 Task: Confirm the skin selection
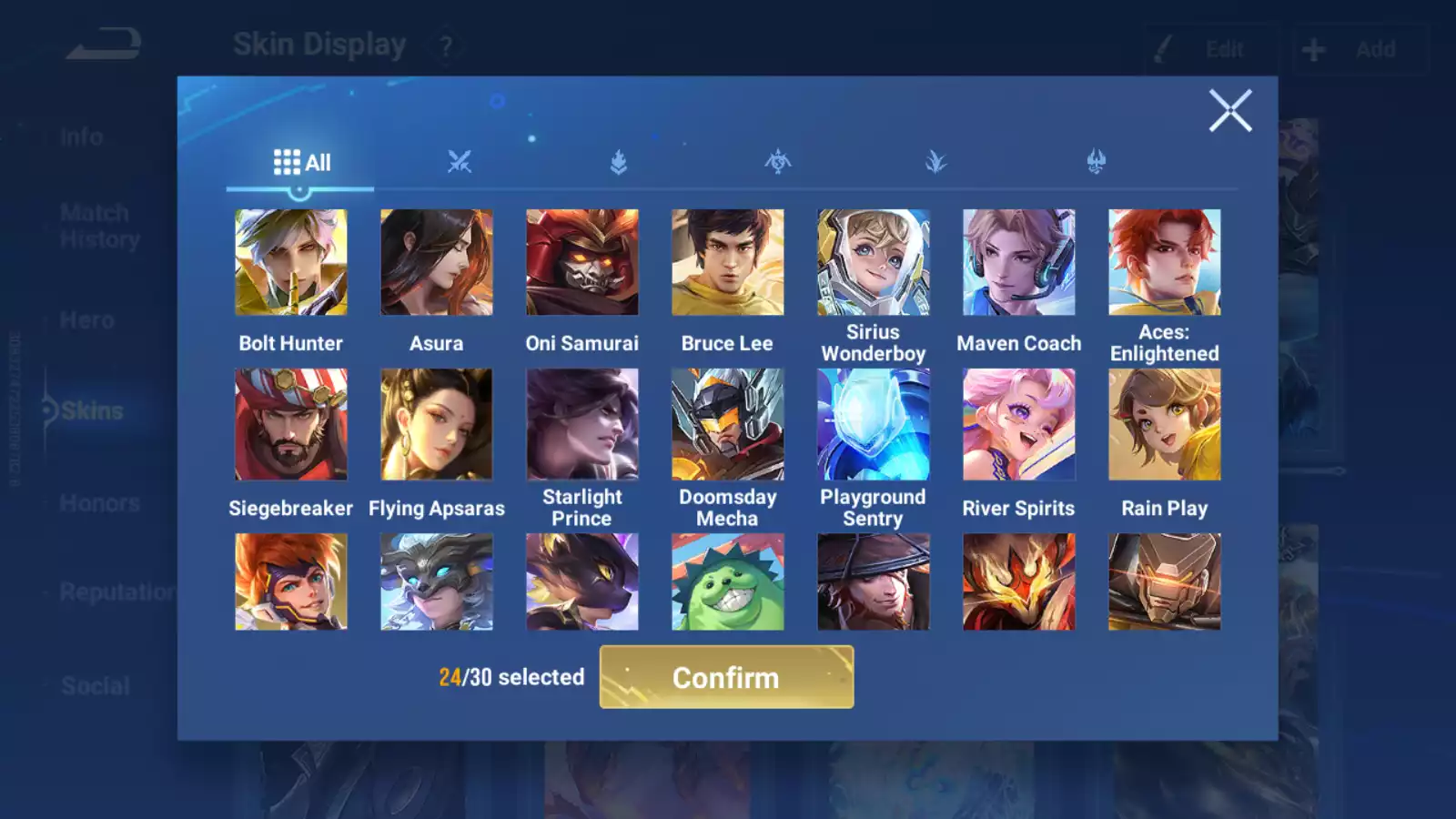(x=726, y=677)
